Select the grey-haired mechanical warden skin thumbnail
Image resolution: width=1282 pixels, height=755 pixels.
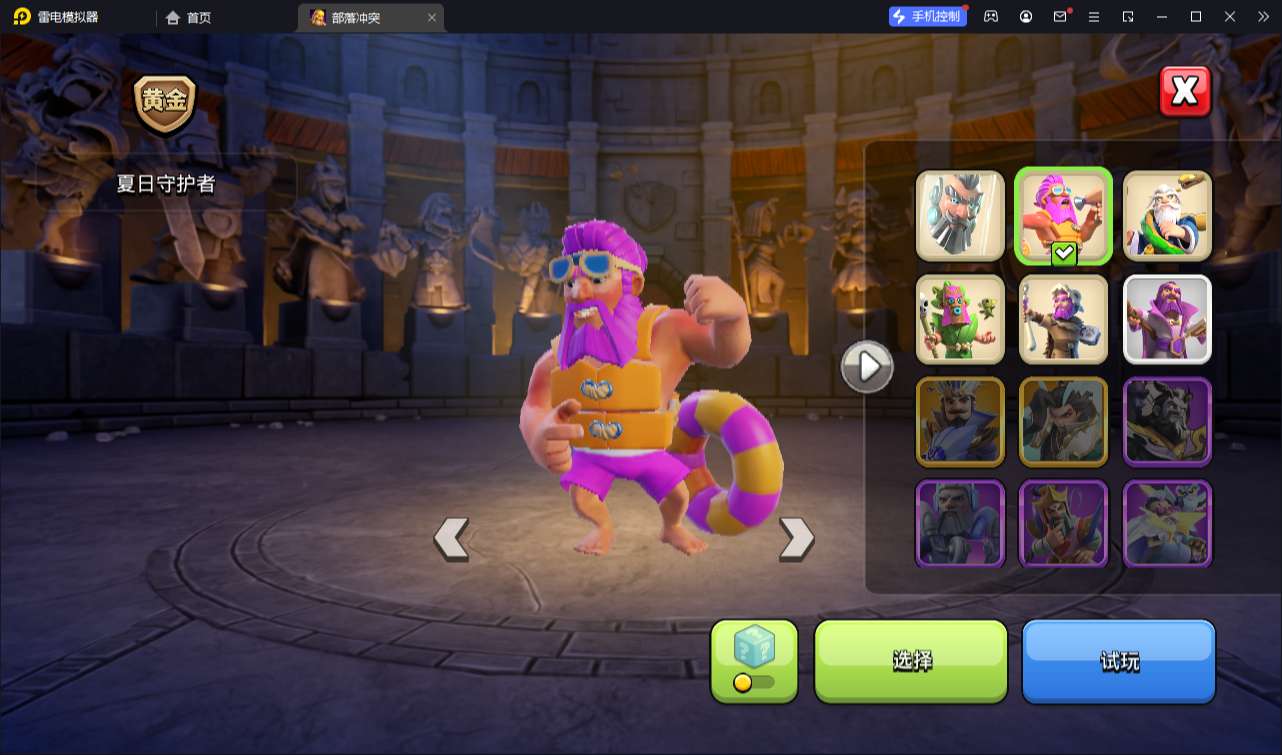point(960,216)
